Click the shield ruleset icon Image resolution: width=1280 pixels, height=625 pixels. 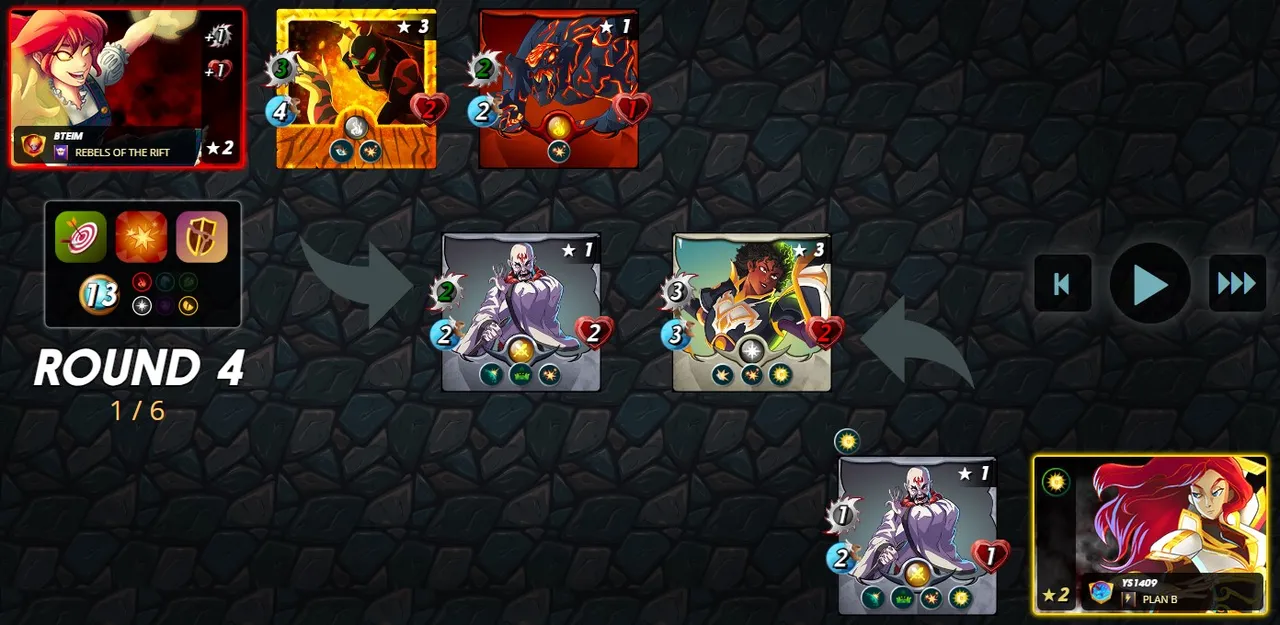click(x=202, y=237)
